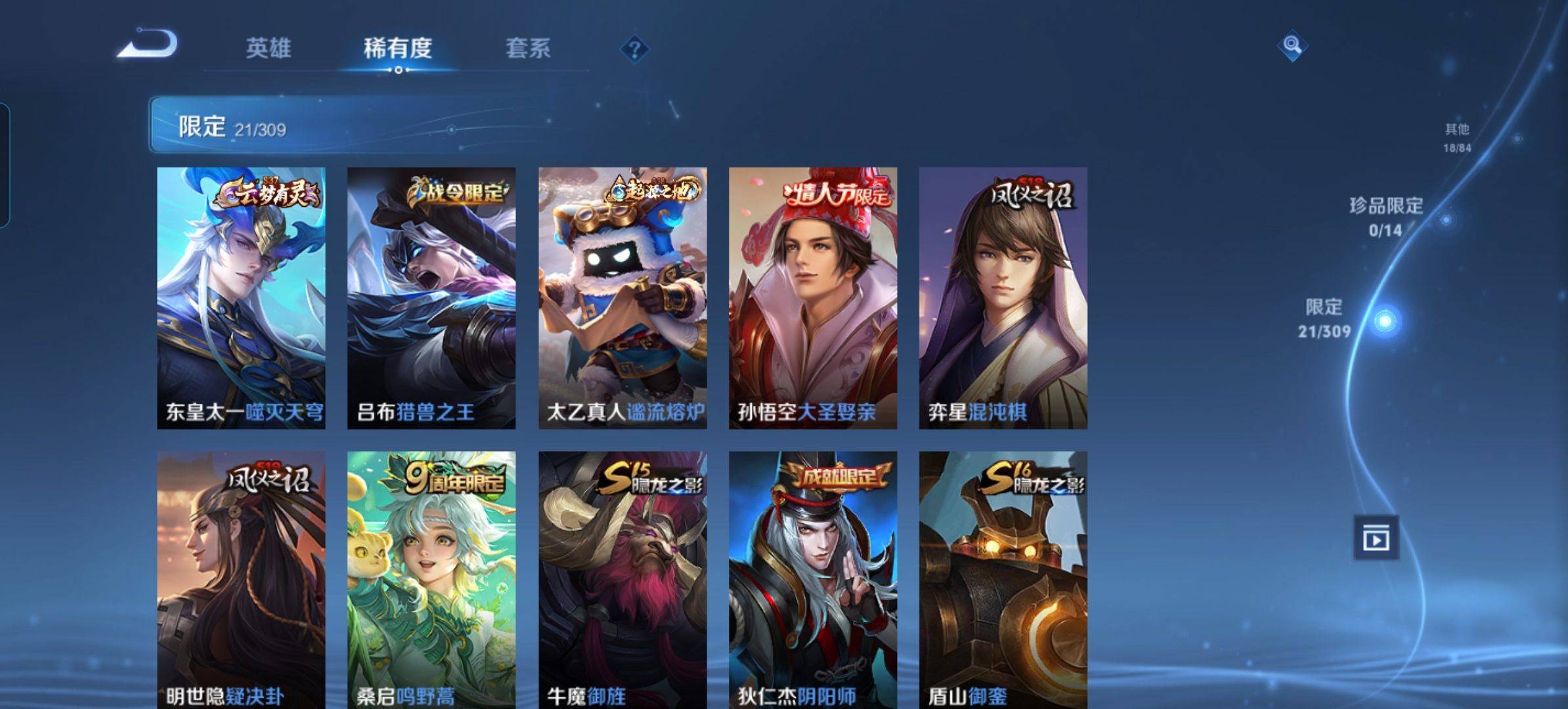Click the question mark help icon
This screenshot has height=709, width=1568.
pyautogui.click(x=634, y=49)
